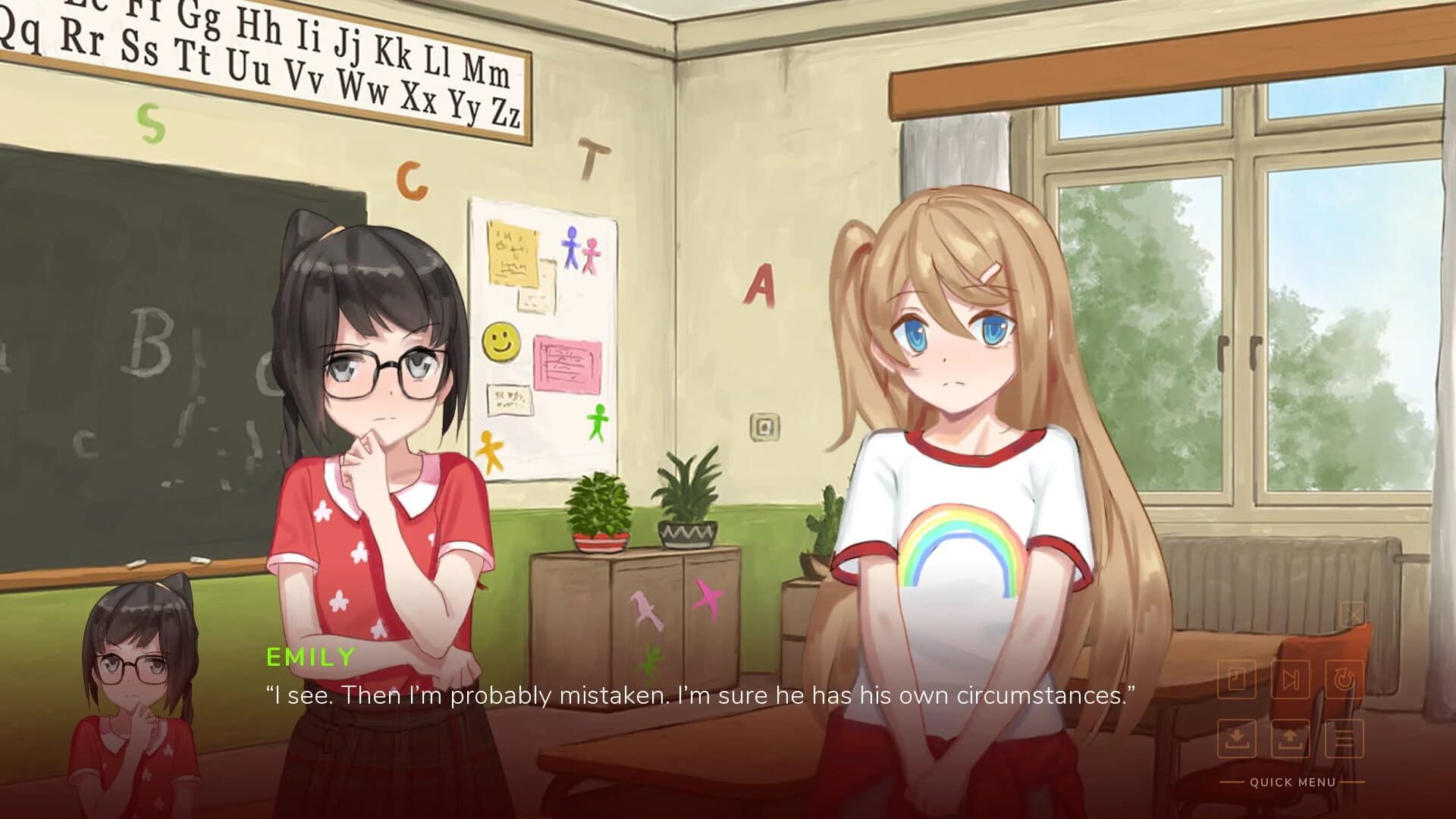Click the dialogue history icon in quick menu

click(1236, 679)
